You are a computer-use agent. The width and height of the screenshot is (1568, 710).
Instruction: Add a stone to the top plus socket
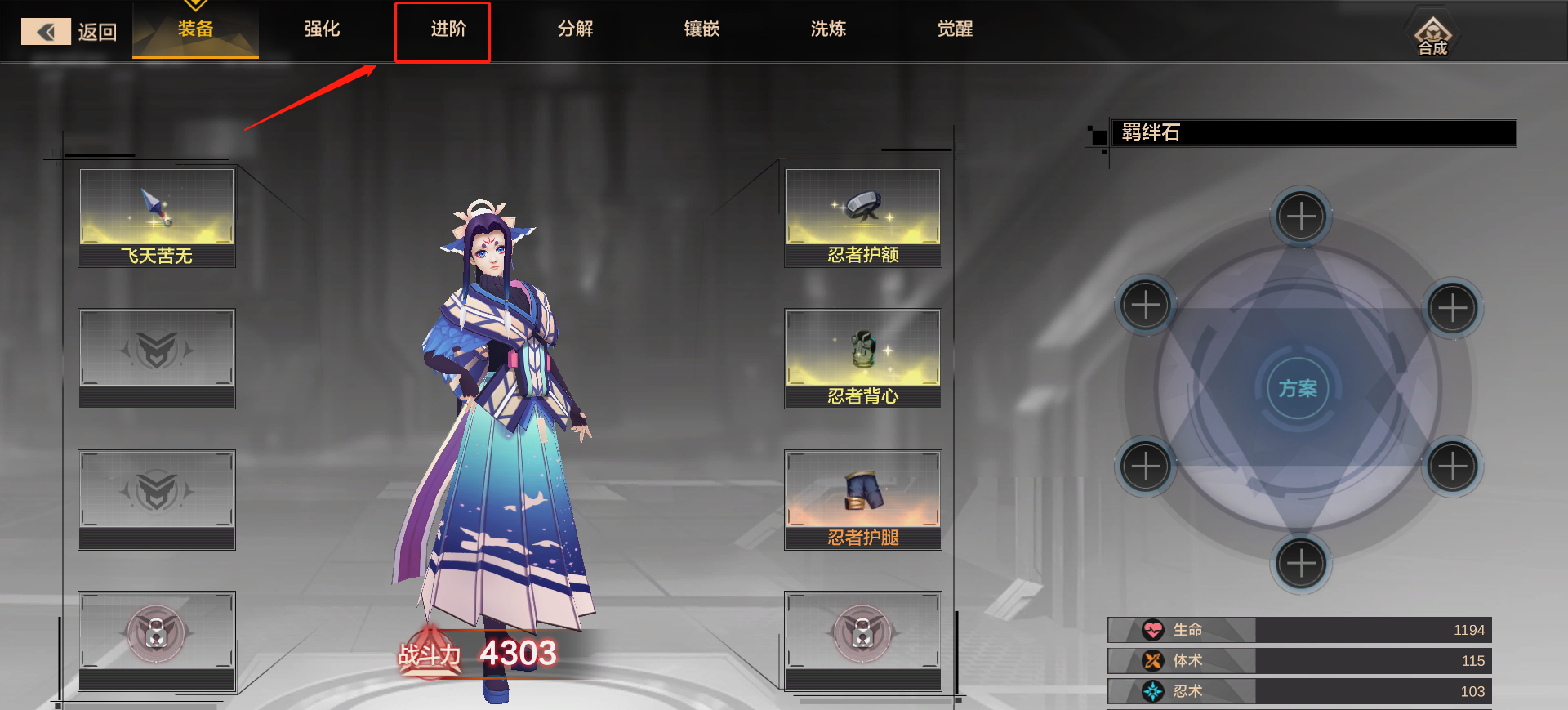click(x=1301, y=217)
